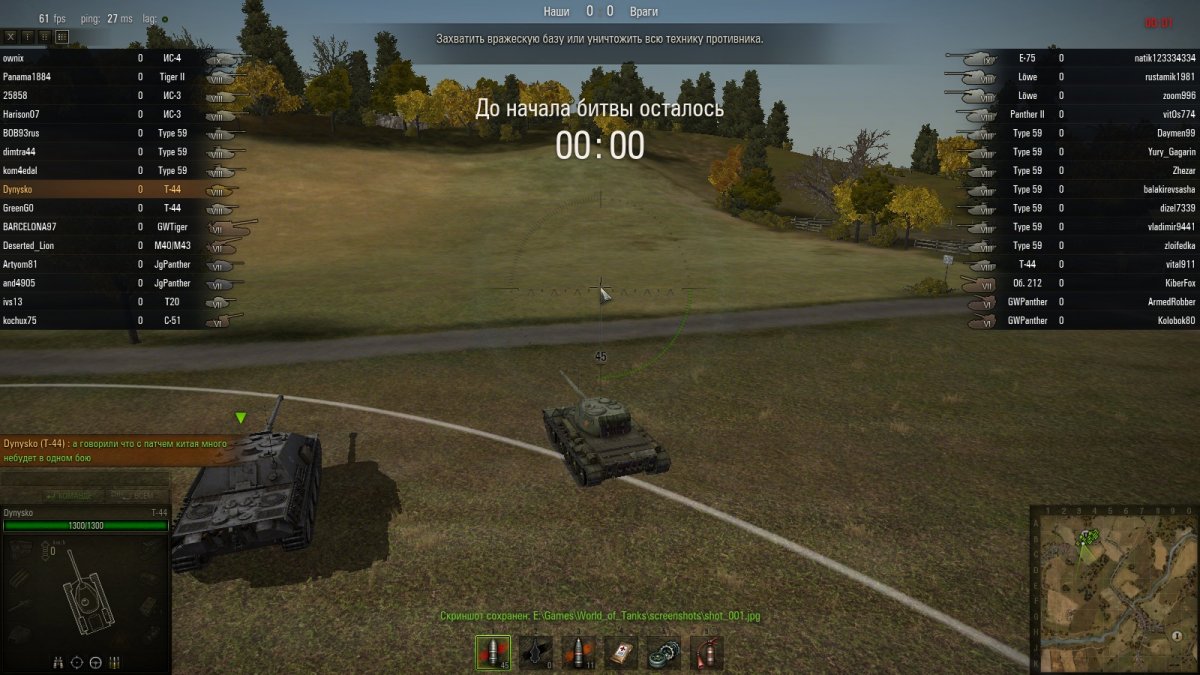Select the empty shell slot showing 0

click(536, 652)
